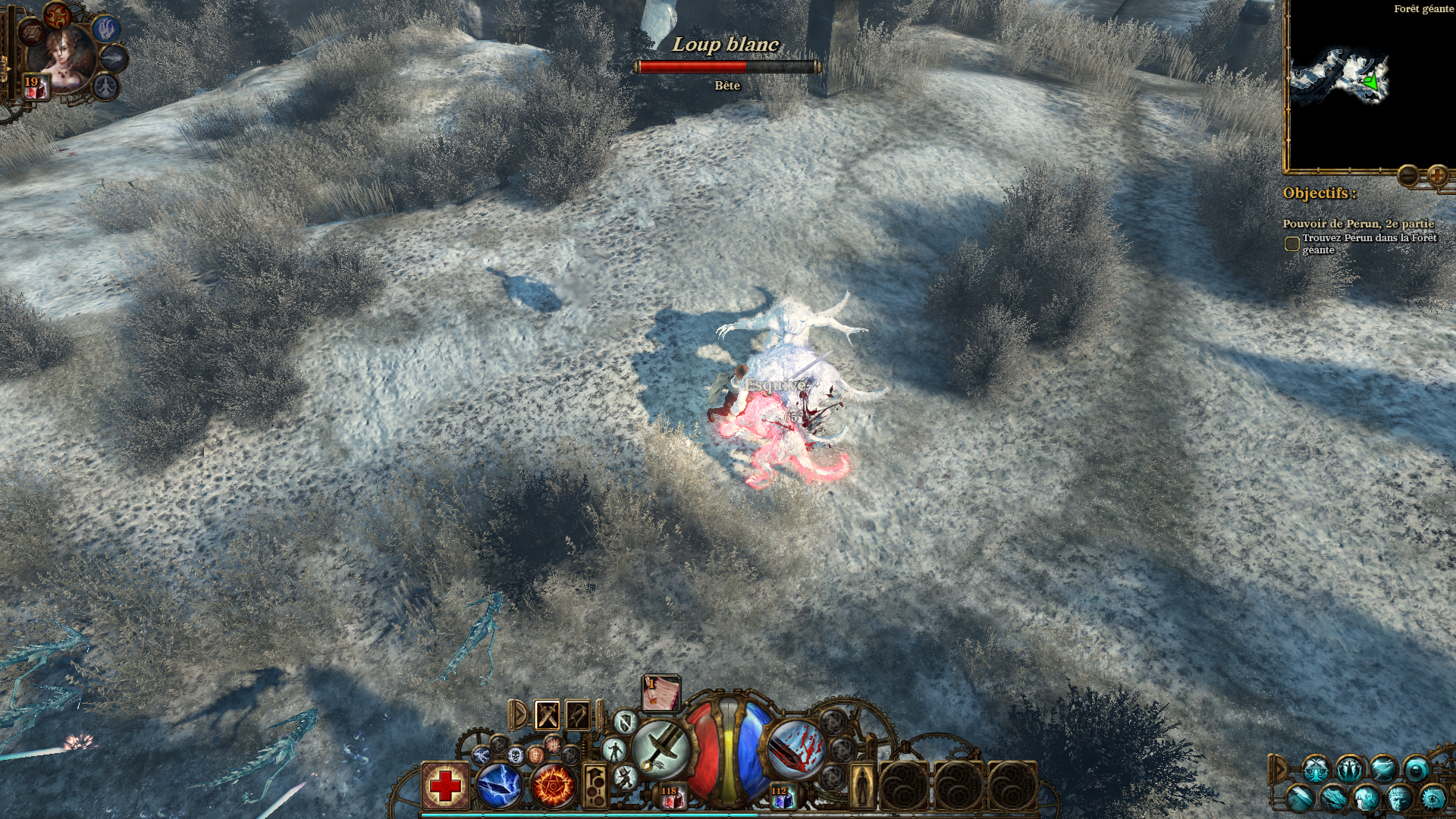Activate the fiery pentagram skill
Image resolution: width=1456 pixels, height=819 pixels.
point(554,786)
